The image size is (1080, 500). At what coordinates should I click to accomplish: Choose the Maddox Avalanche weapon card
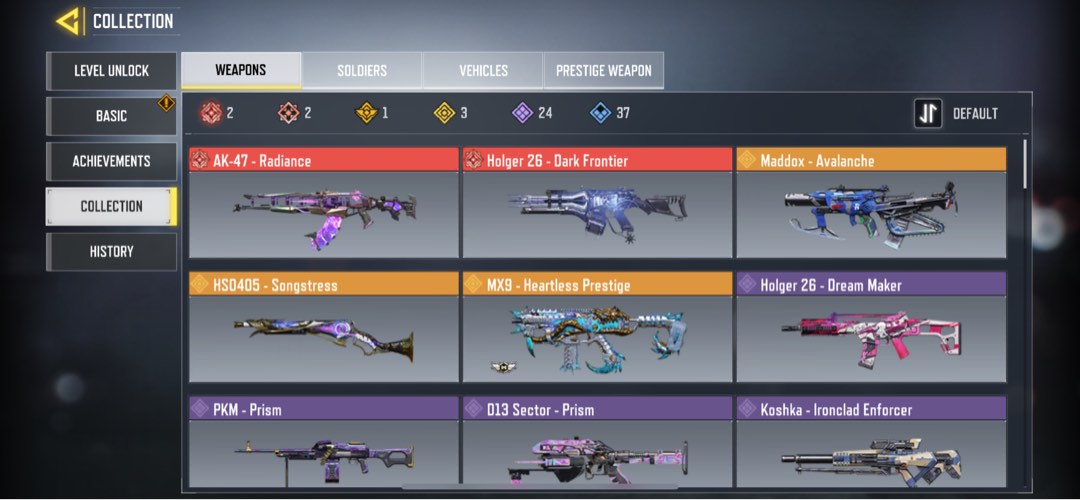click(871, 203)
